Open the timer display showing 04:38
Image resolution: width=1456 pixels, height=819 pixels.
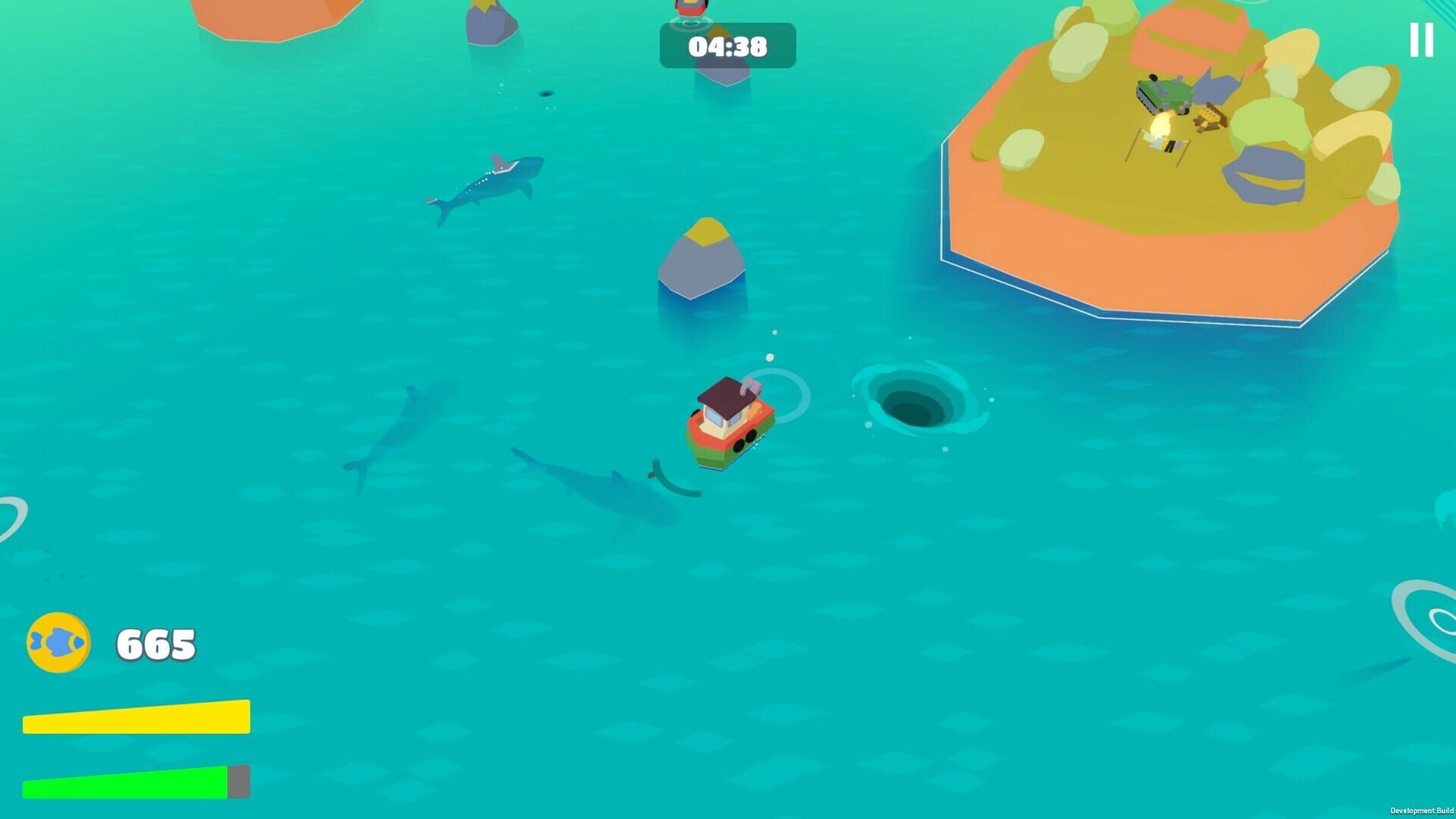(x=726, y=47)
